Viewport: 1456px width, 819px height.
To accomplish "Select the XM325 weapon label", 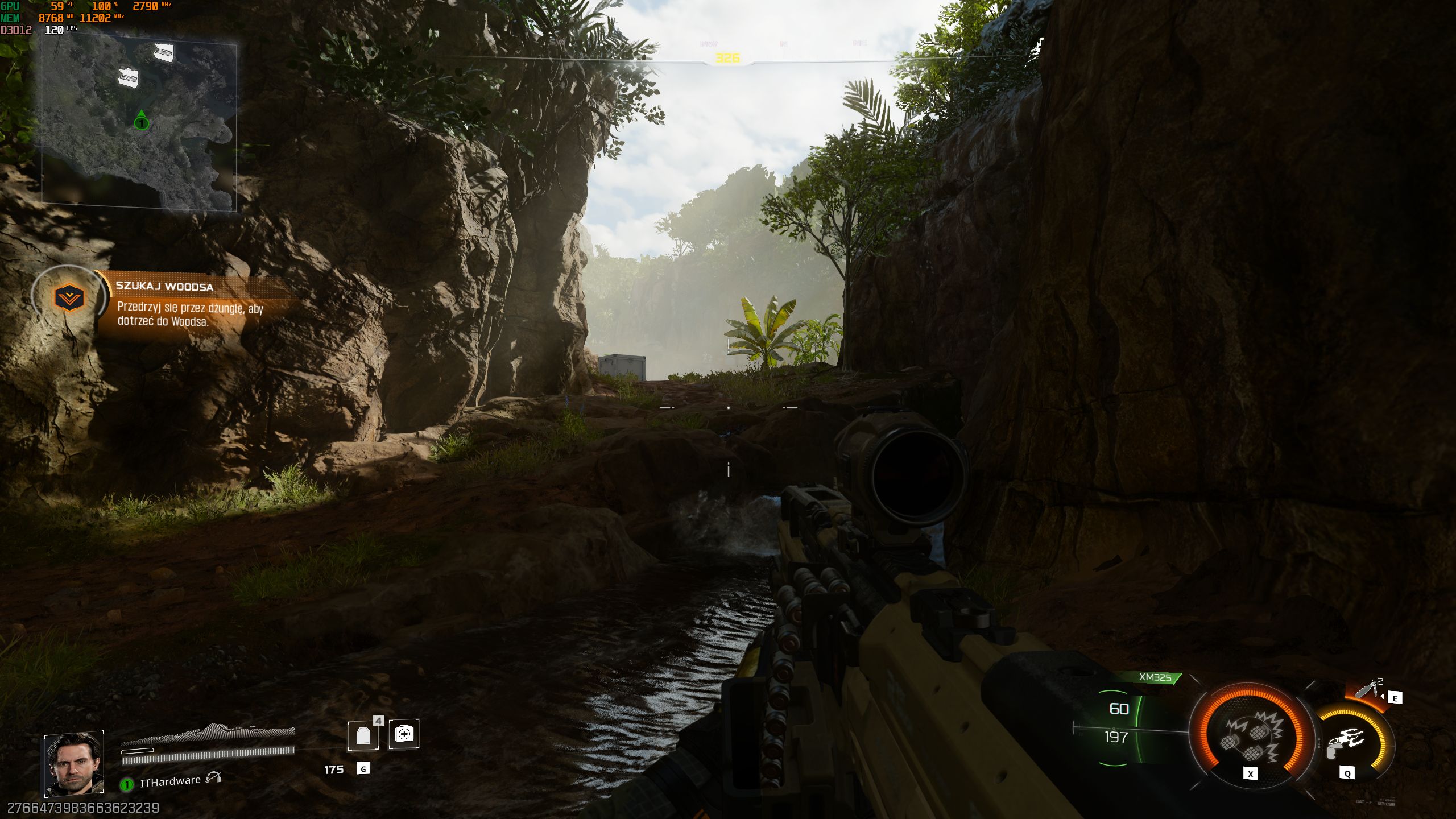I will click(x=1155, y=677).
